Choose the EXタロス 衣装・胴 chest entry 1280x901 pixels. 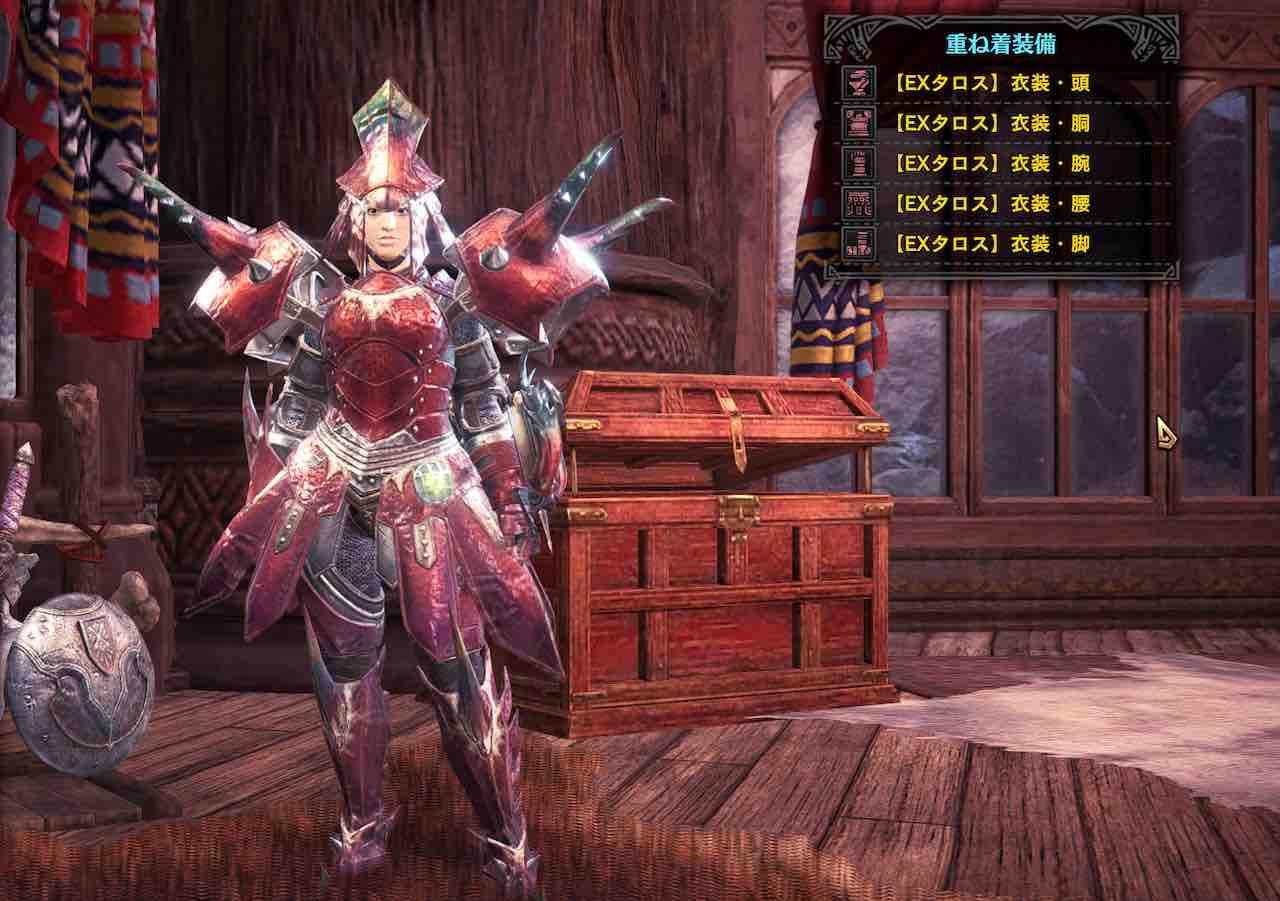click(x=991, y=123)
